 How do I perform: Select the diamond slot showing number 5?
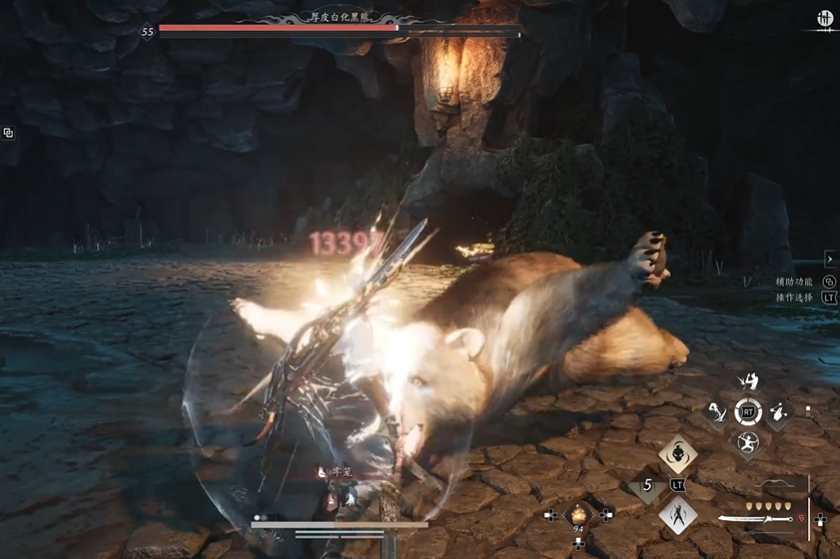647,486
